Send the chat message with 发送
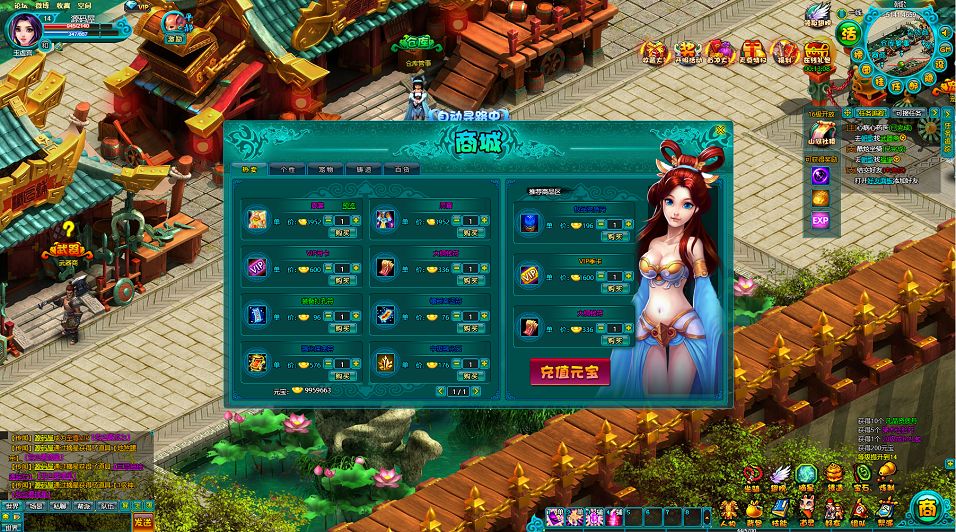956x532 pixels. pyautogui.click(x=143, y=521)
